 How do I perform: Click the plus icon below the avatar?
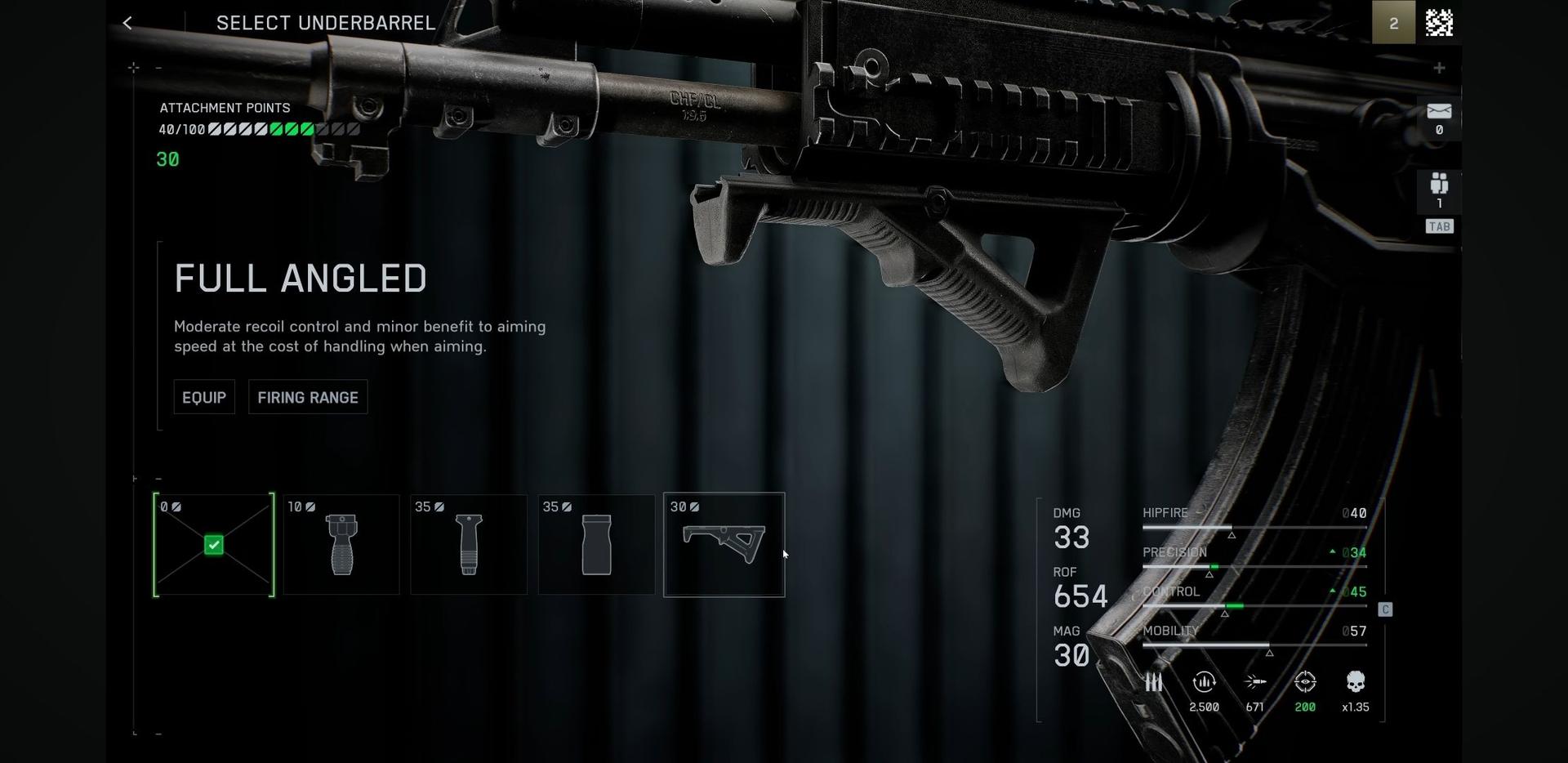point(1439,68)
